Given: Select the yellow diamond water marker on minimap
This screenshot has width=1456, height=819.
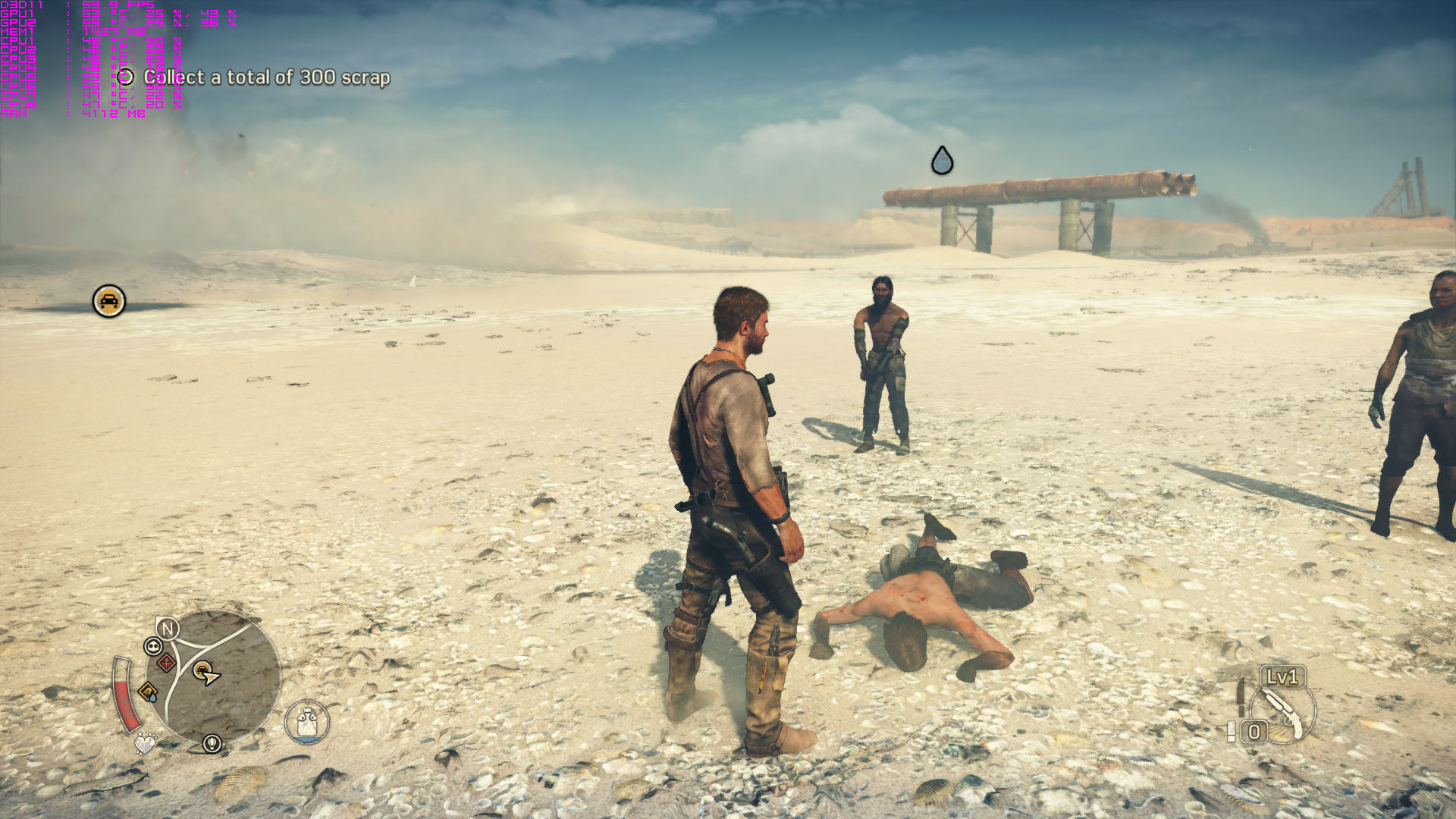Looking at the screenshot, I should click(148, 692).
